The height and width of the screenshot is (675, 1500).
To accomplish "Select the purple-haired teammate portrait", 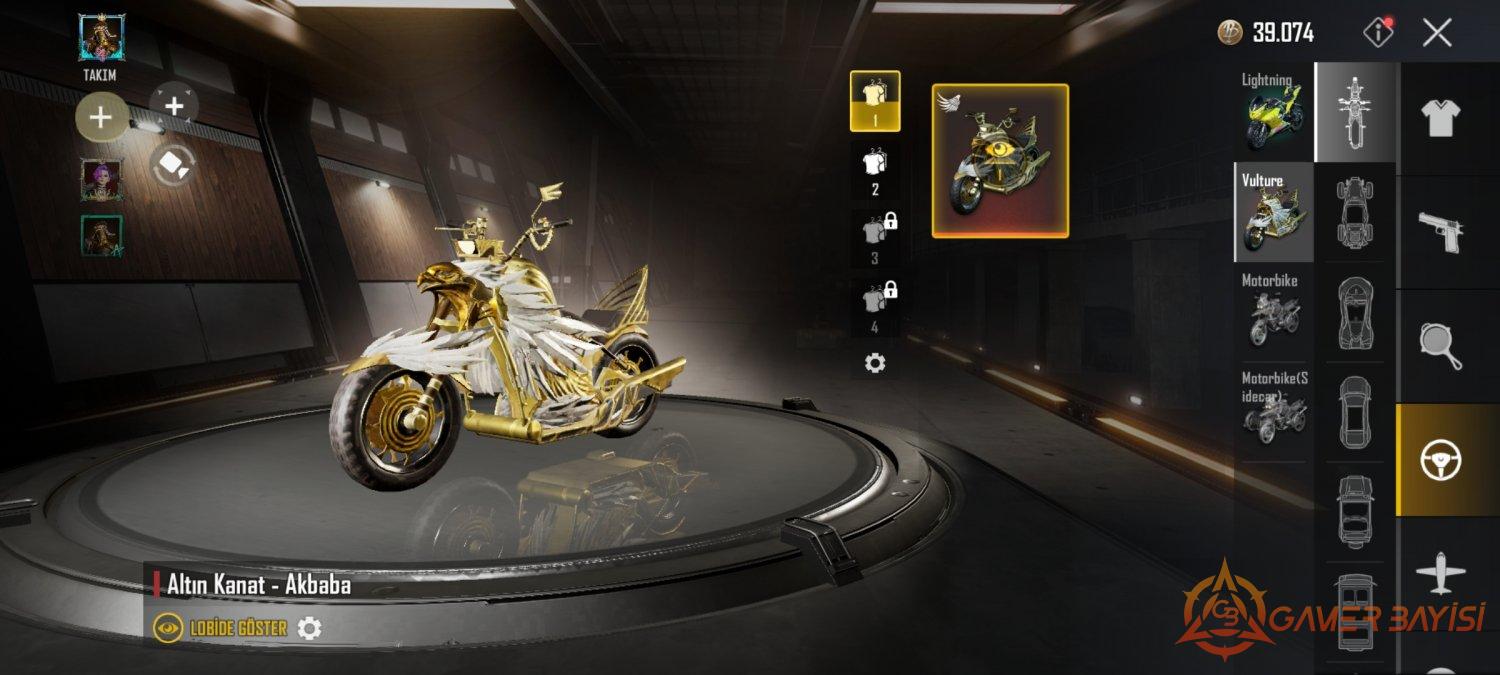I will tap(101, 180).
